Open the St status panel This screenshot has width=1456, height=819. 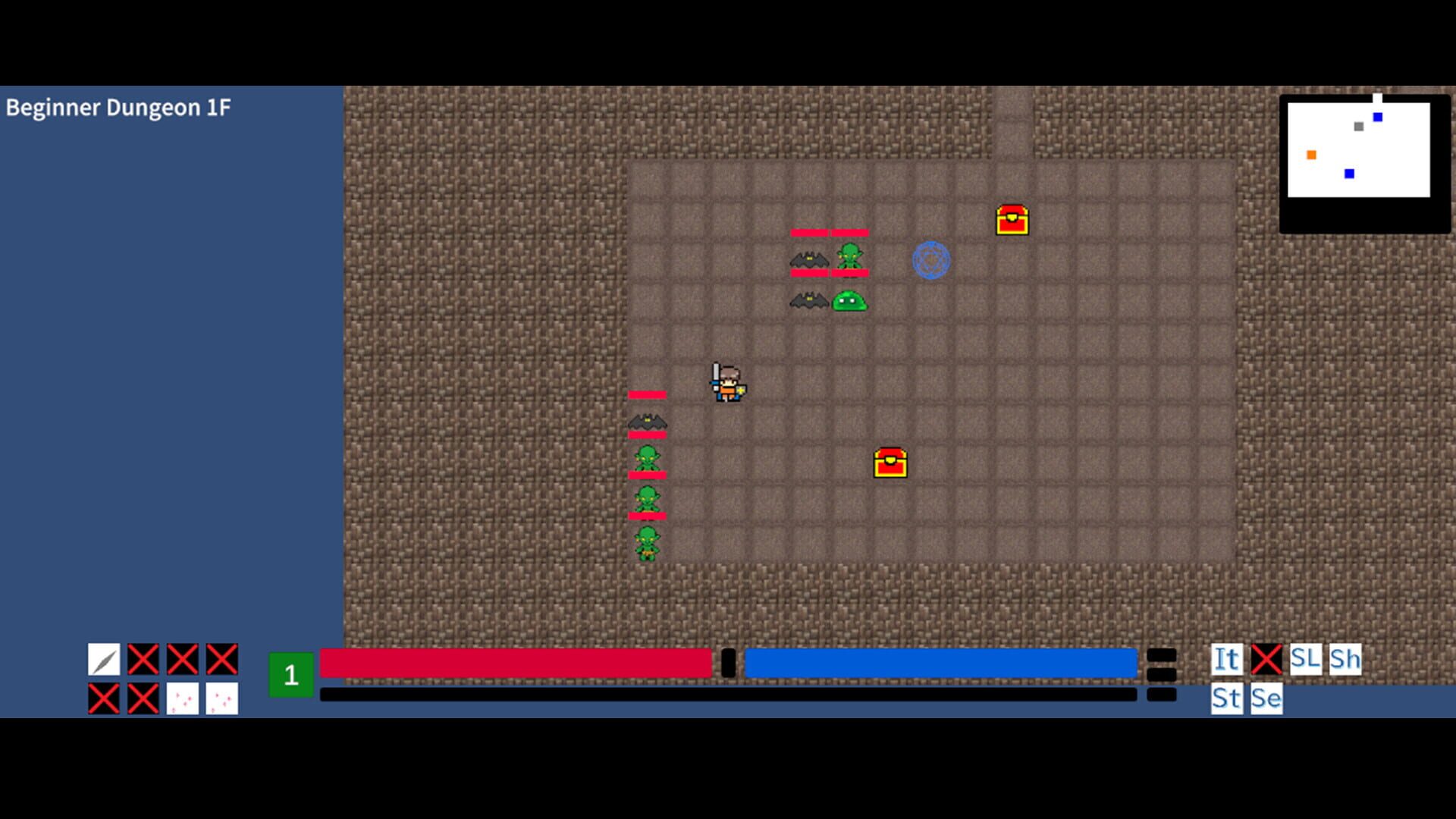(x=1226, y=699)
